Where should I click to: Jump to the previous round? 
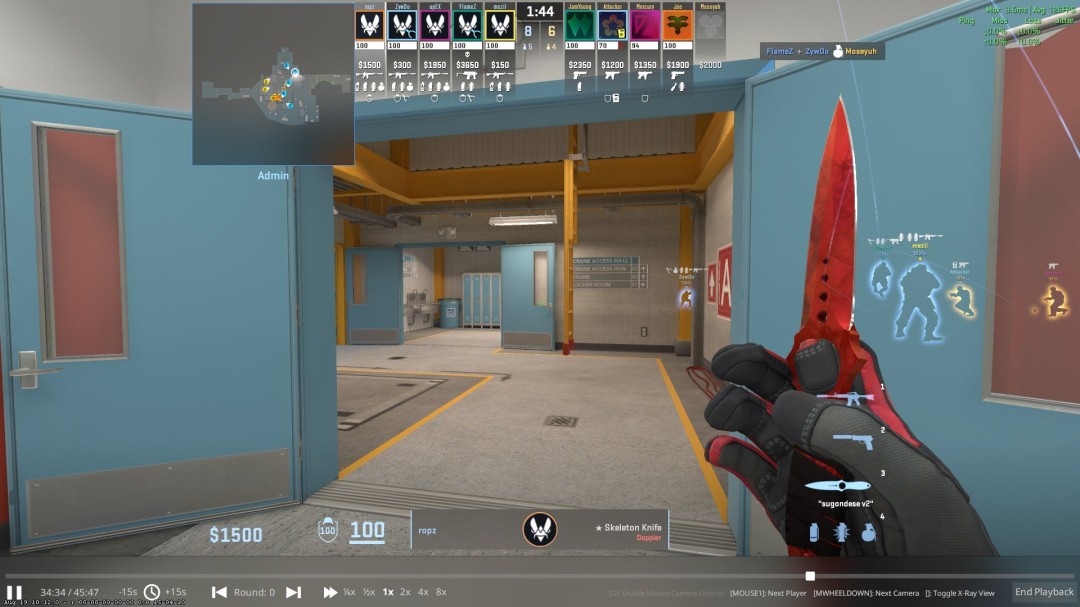219,592
